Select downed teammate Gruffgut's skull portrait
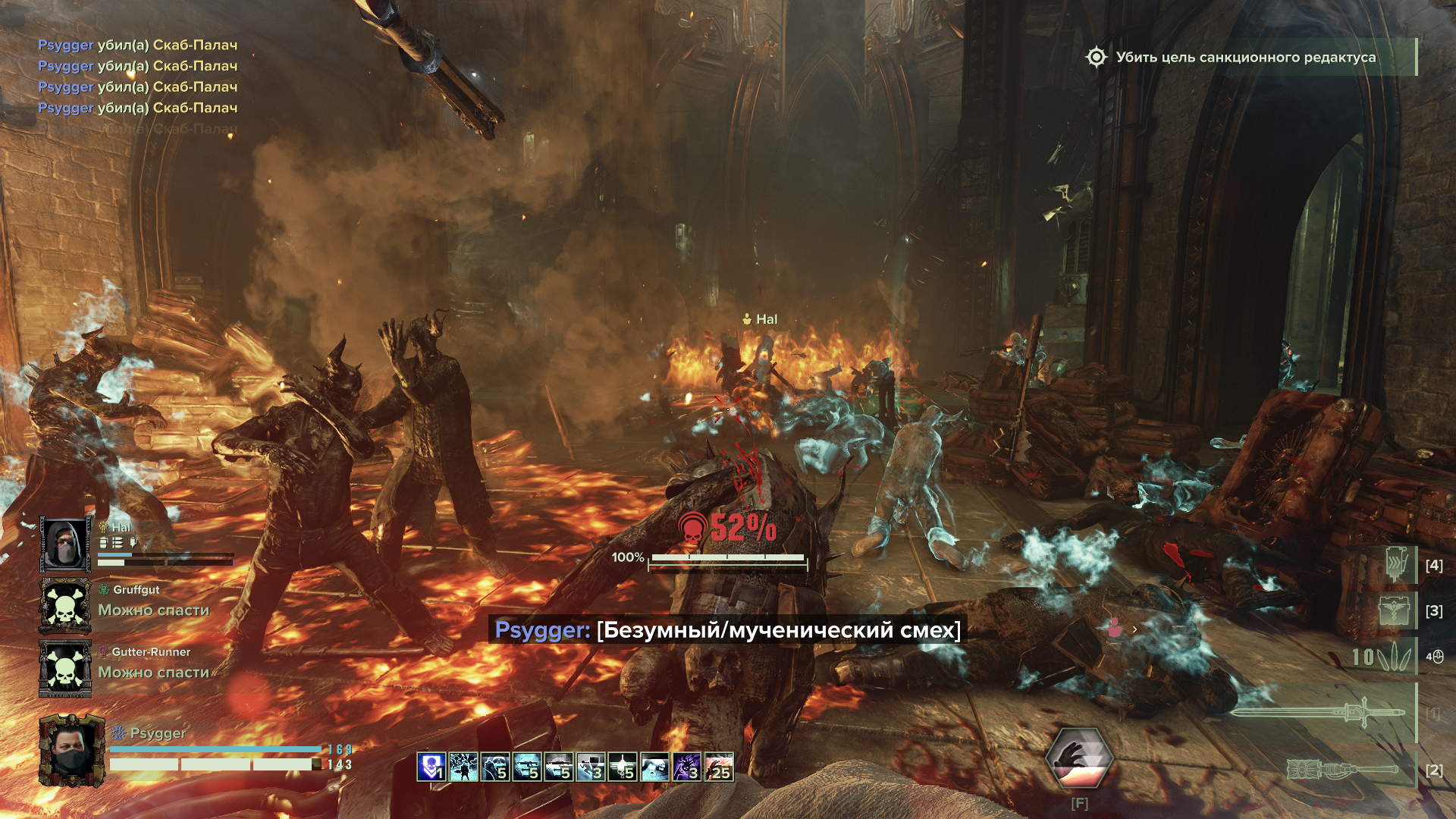Screen dimensions: 1456x819 (65, 606)
